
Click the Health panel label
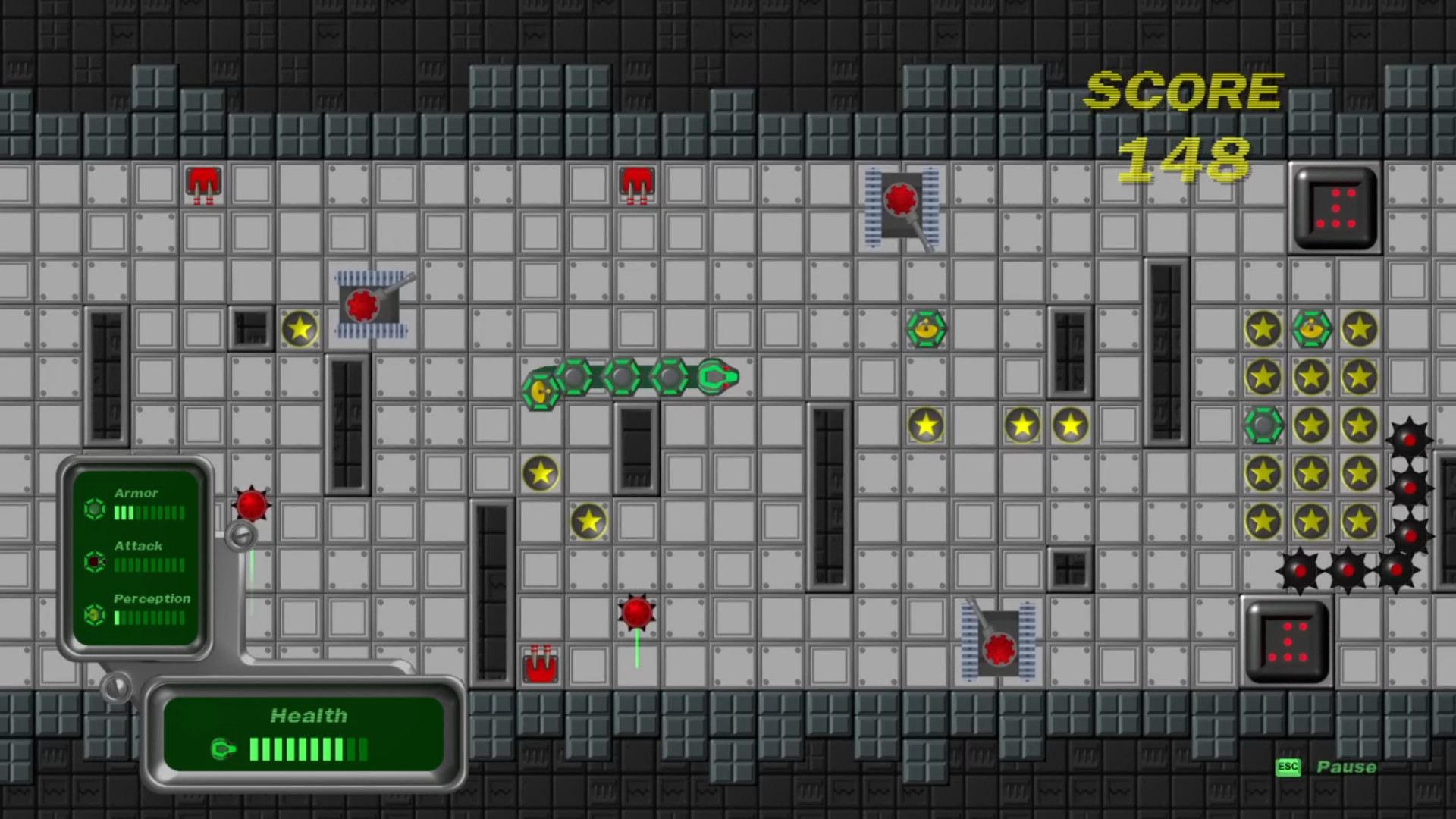pyautogui.click(x=309, y=715)
